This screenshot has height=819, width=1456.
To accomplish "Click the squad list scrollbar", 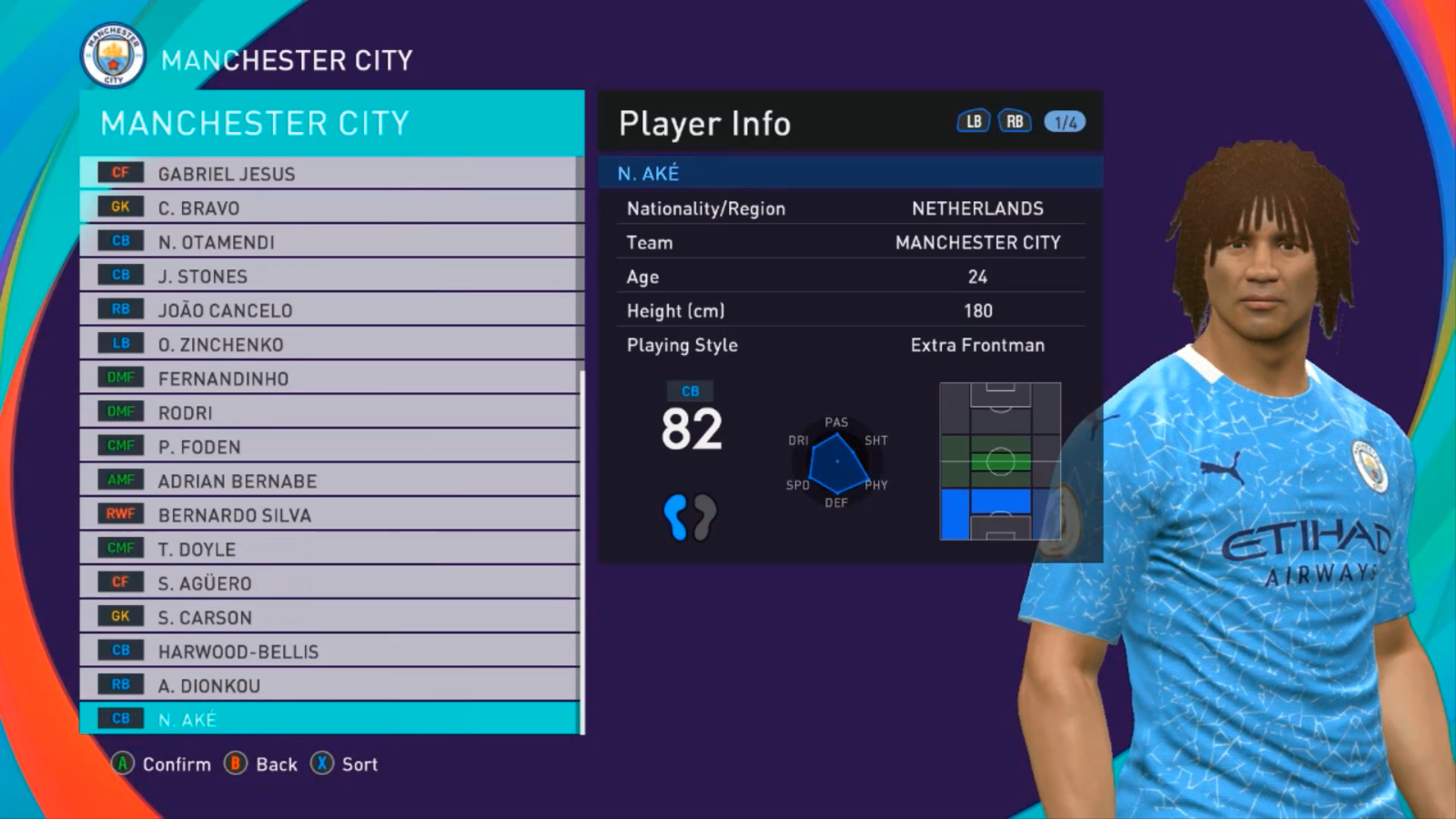I will tap(581, 546).
